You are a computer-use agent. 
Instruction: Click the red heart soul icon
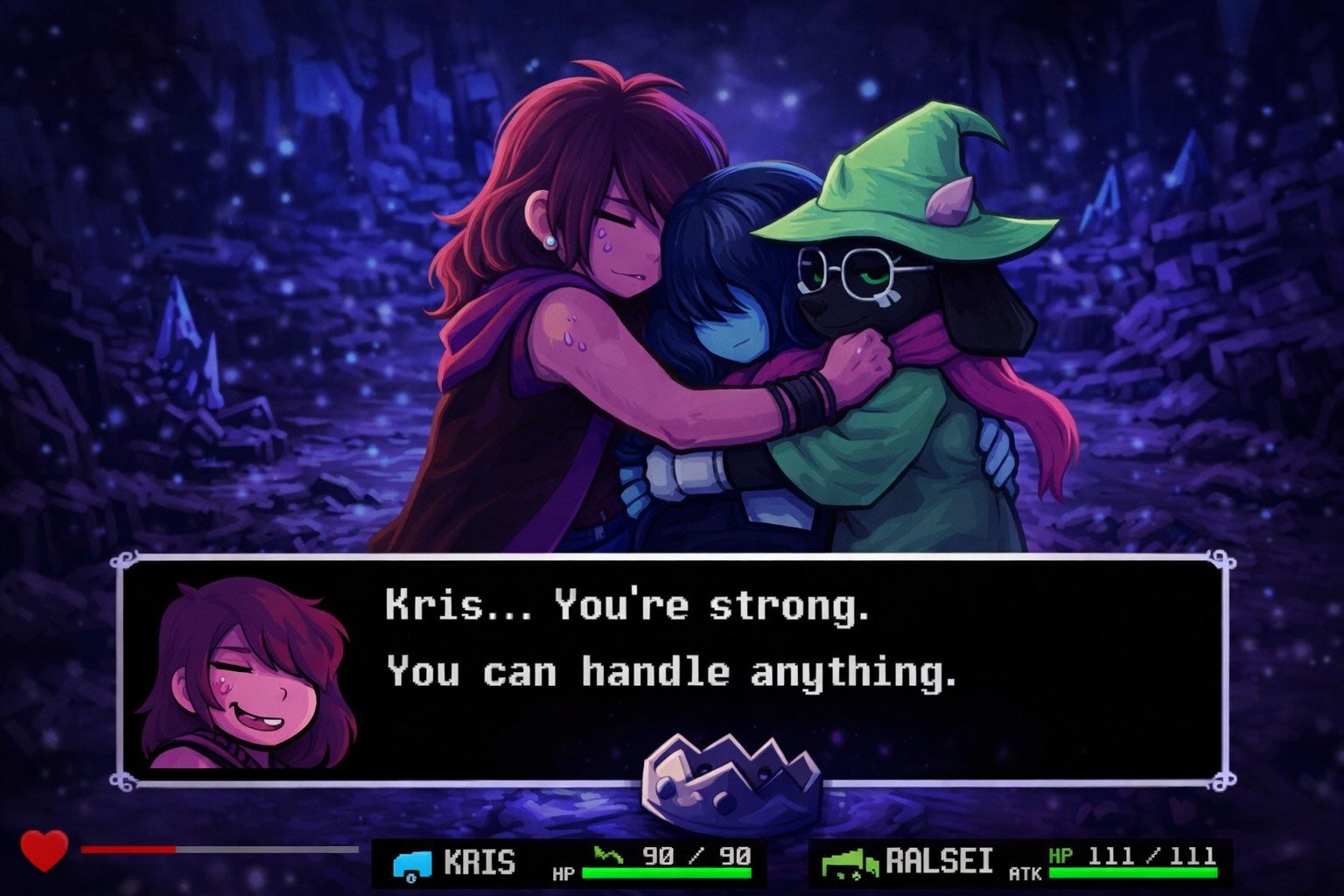click(44, 849)
